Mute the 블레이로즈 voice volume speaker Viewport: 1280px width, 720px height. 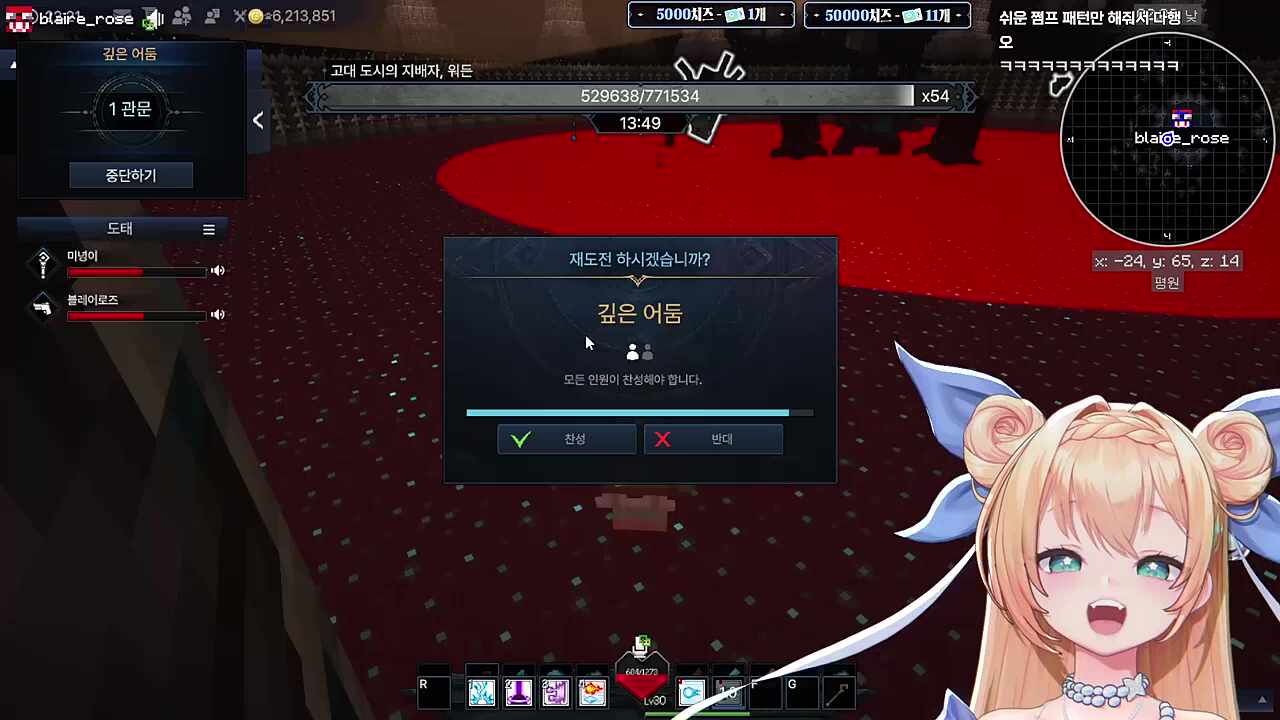tap(217, 315)
